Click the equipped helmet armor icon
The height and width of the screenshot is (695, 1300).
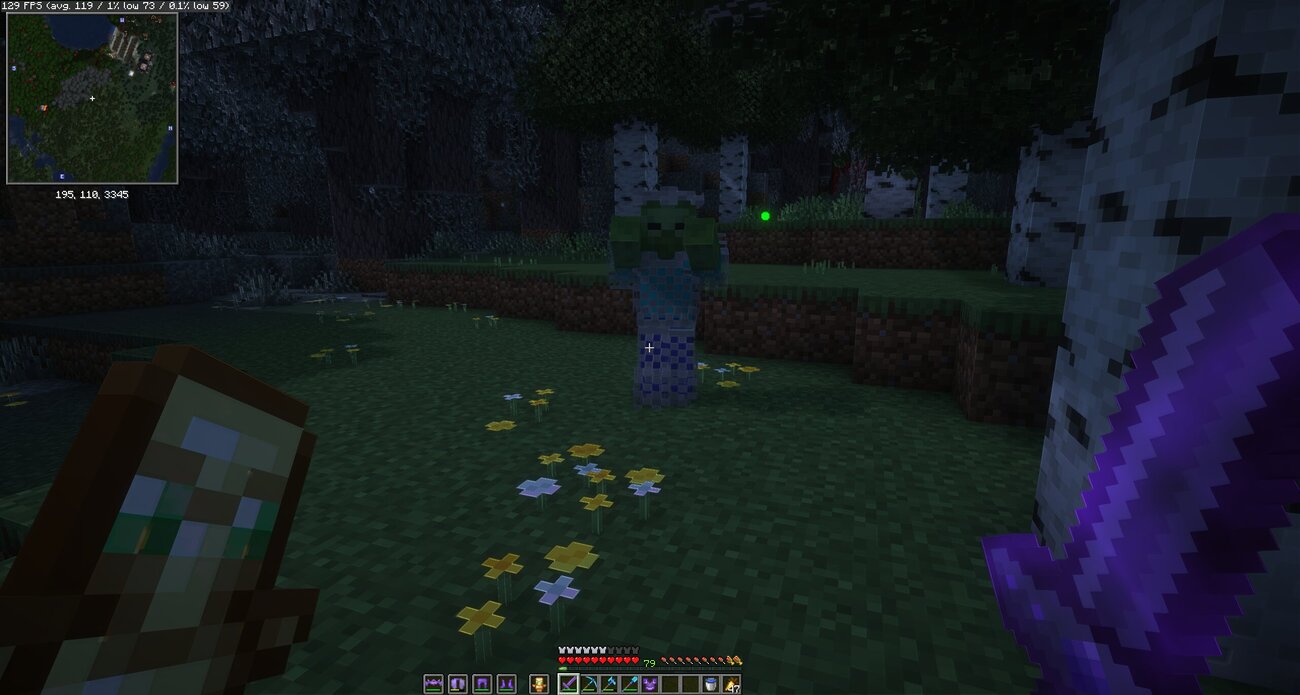click(434, 684)
